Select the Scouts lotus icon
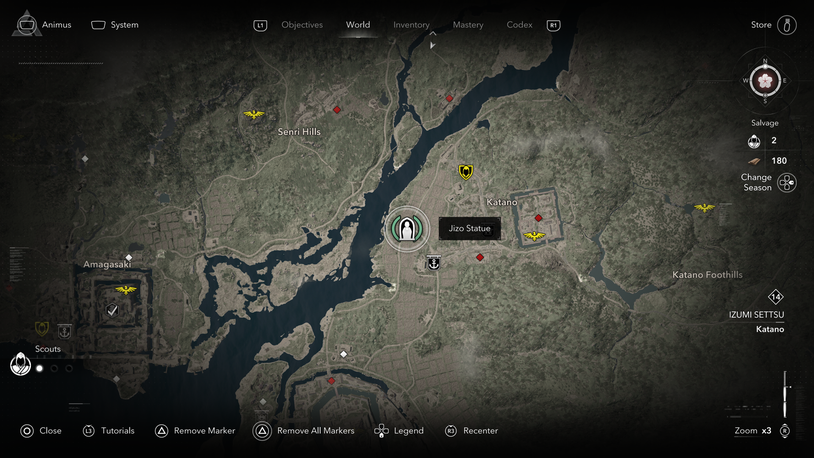814x458 pixels. [x=20, y=365]
